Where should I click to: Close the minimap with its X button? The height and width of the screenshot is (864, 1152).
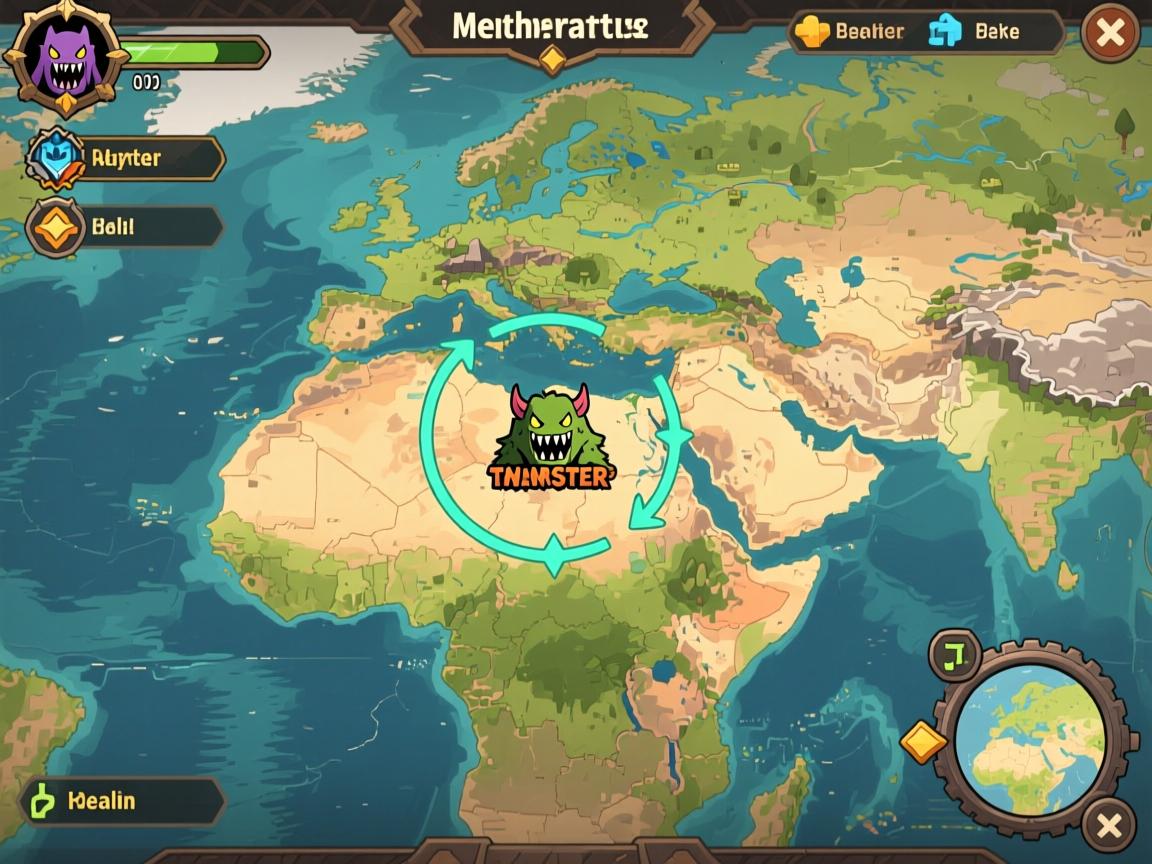point(1109,826)
